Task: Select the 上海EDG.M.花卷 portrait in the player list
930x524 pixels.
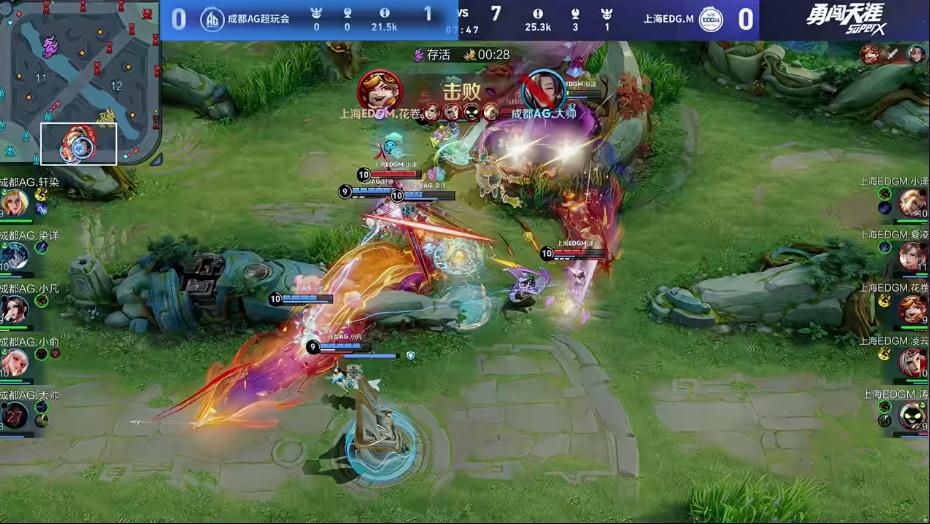Action: click(x=912, y=309)
